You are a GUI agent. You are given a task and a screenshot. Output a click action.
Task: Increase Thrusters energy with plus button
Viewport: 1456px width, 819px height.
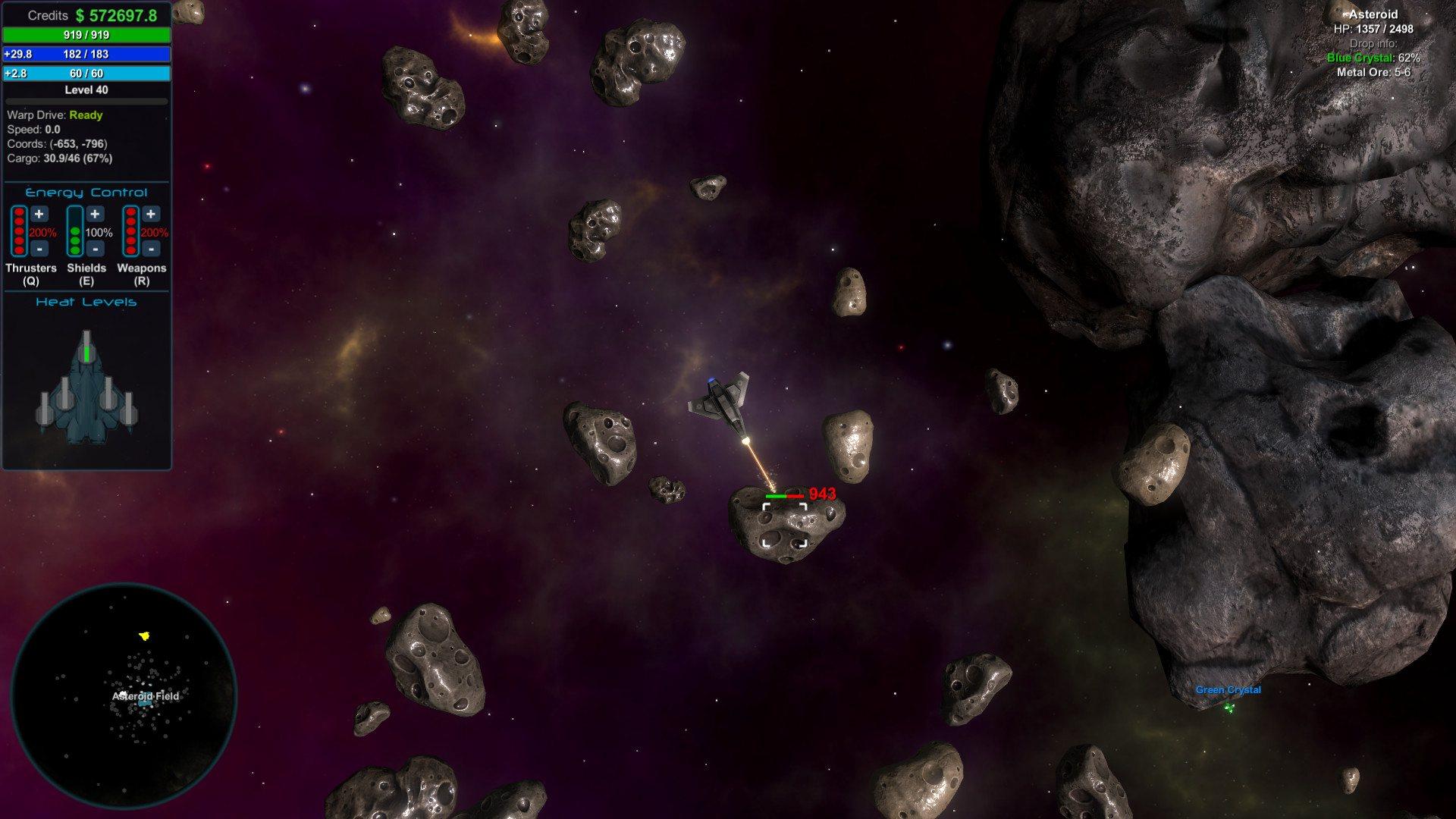(x=39, y=215)
